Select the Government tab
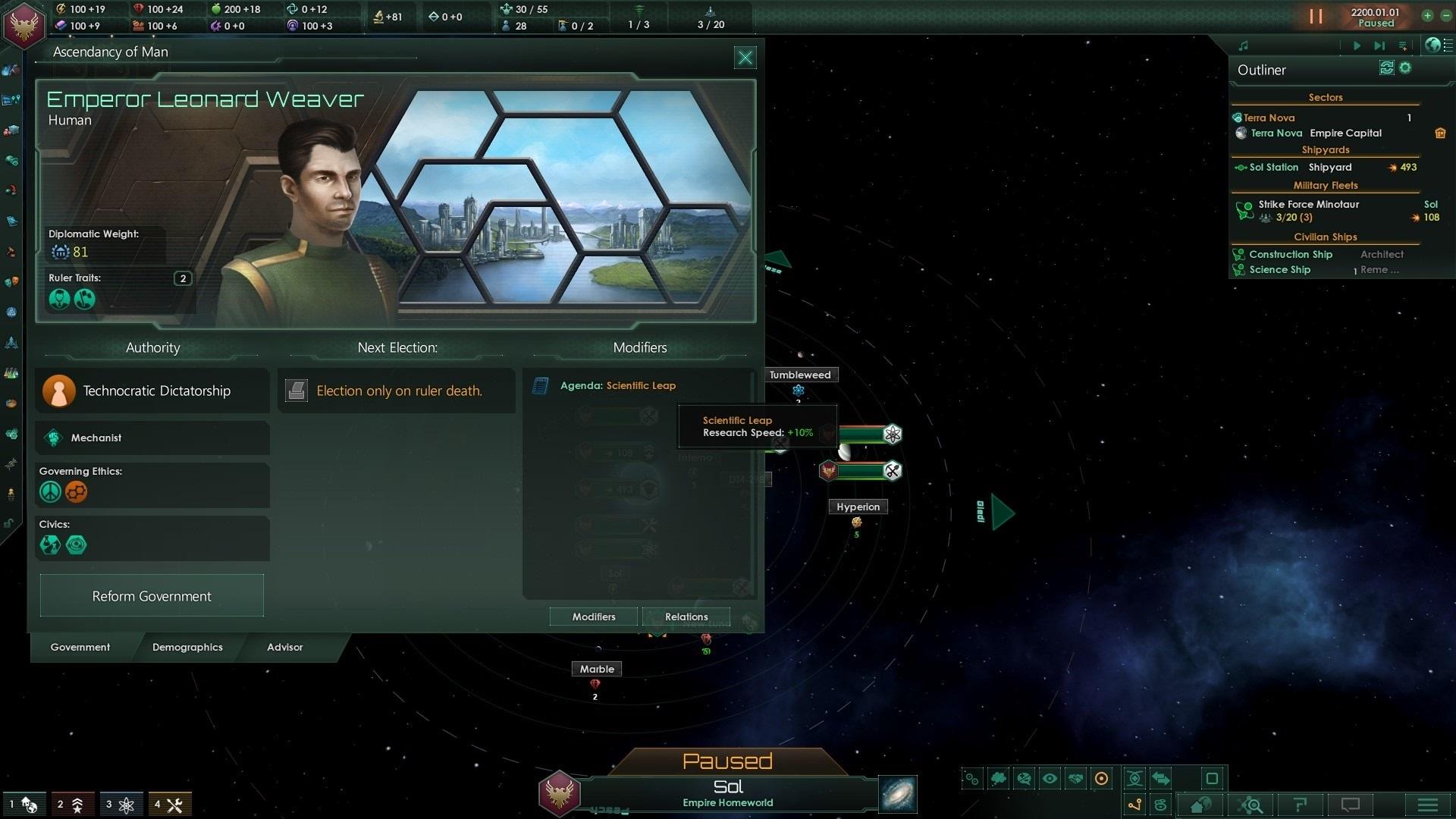Screen dimensions: 1456x819 click(x=80, y=647)
